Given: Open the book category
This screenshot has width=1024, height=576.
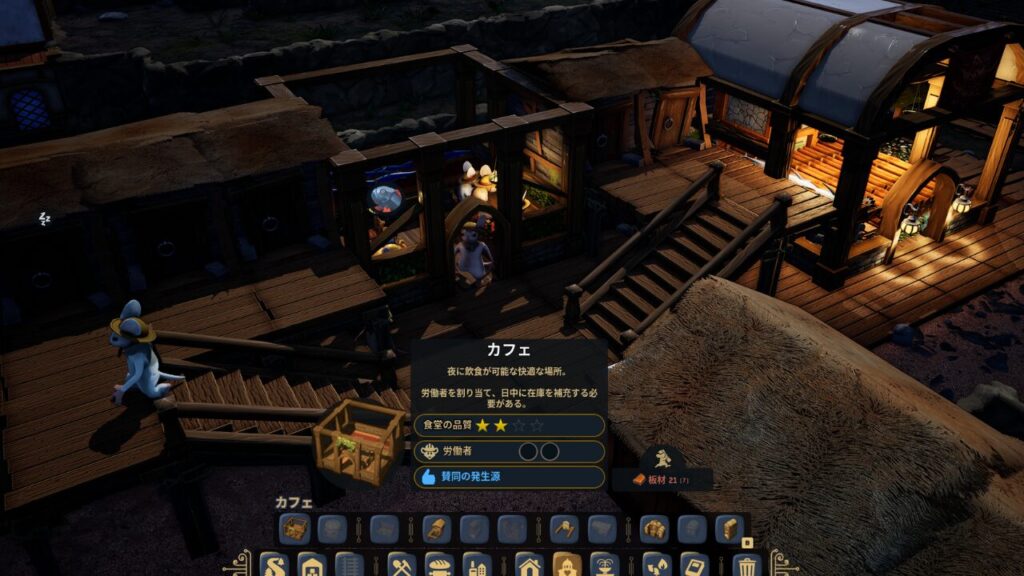Looking at the screenshot, I should pyautogui.click(x=694, y=565).
